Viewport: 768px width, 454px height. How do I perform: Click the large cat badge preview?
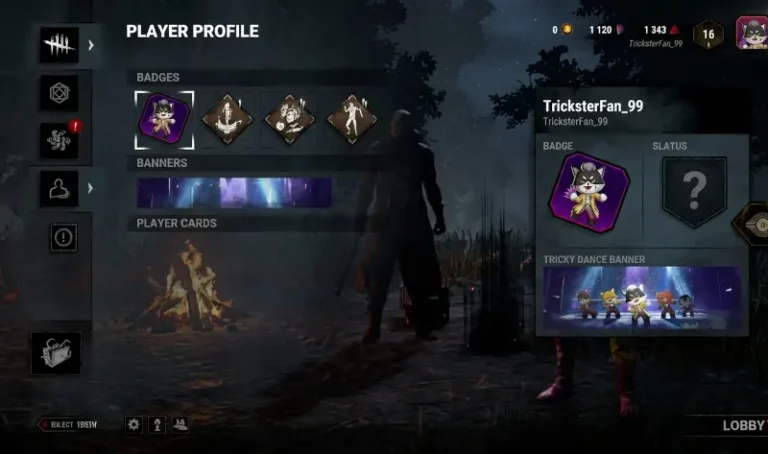[588, 193]
